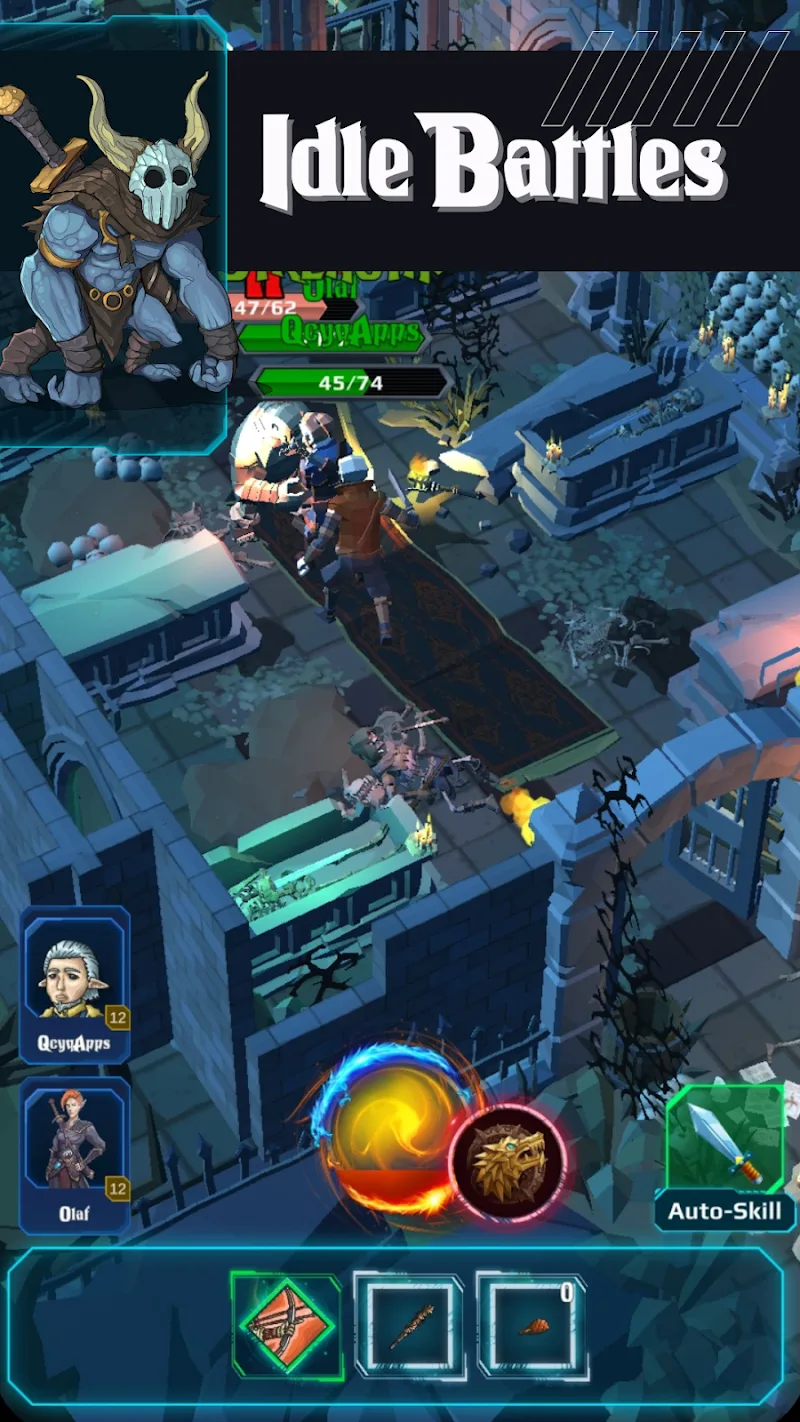Activate the golden wolf head skill

point(508,1162)
